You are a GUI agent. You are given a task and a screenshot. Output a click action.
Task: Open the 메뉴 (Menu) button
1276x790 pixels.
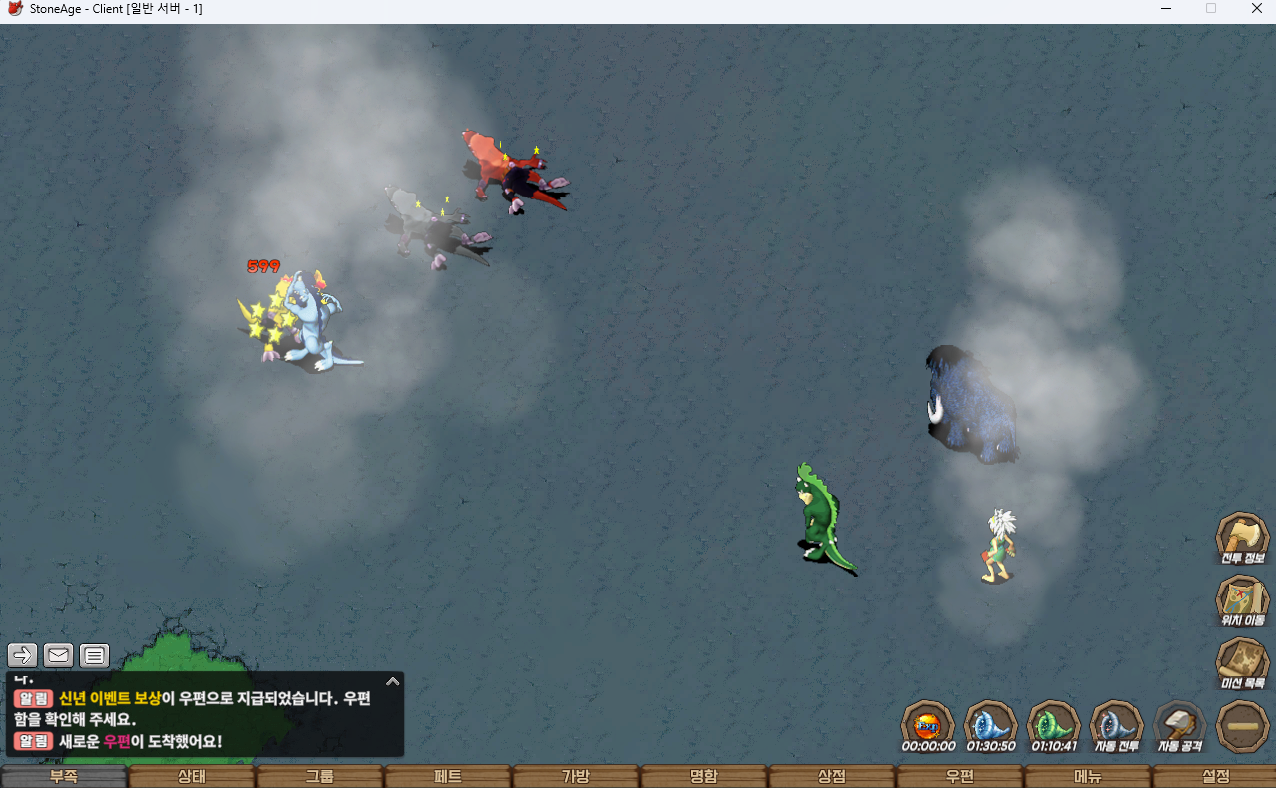pos(1087,777)
